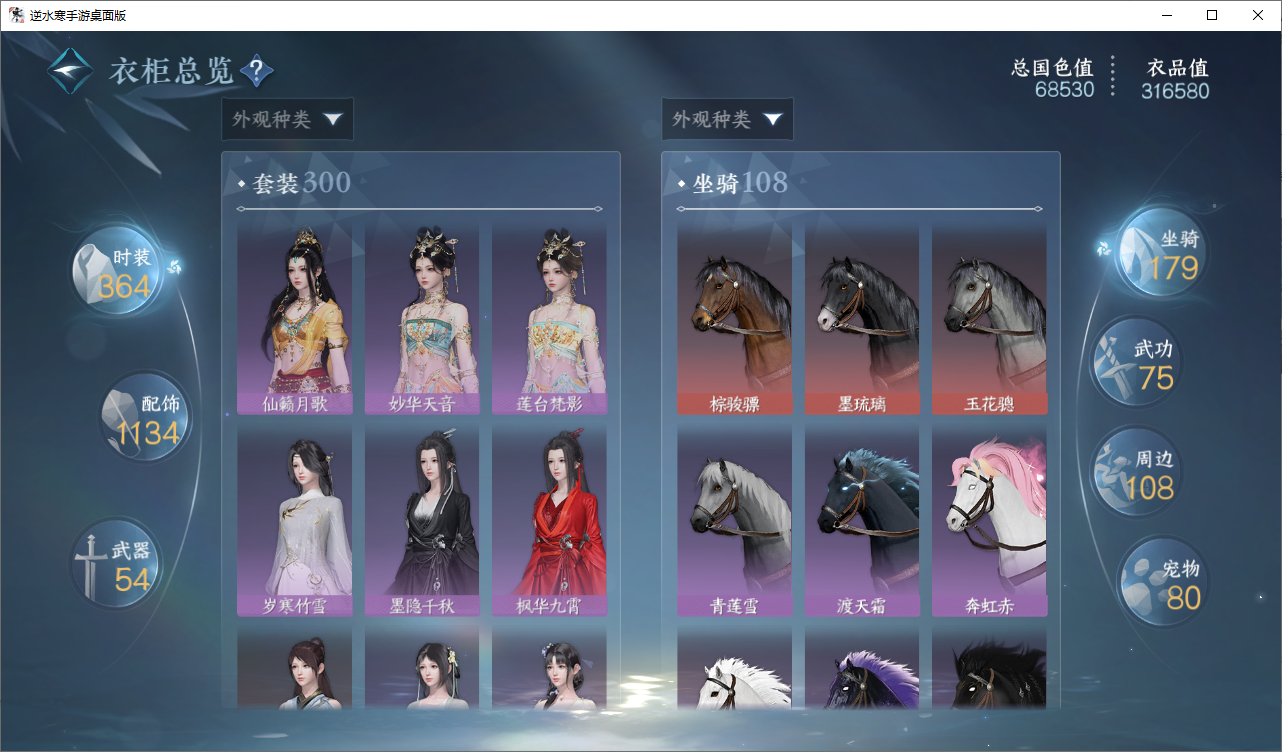Pick the 棕骏骠 brown horse mount
This screenshot has width=1282, height=752.
tap(734, 318)
